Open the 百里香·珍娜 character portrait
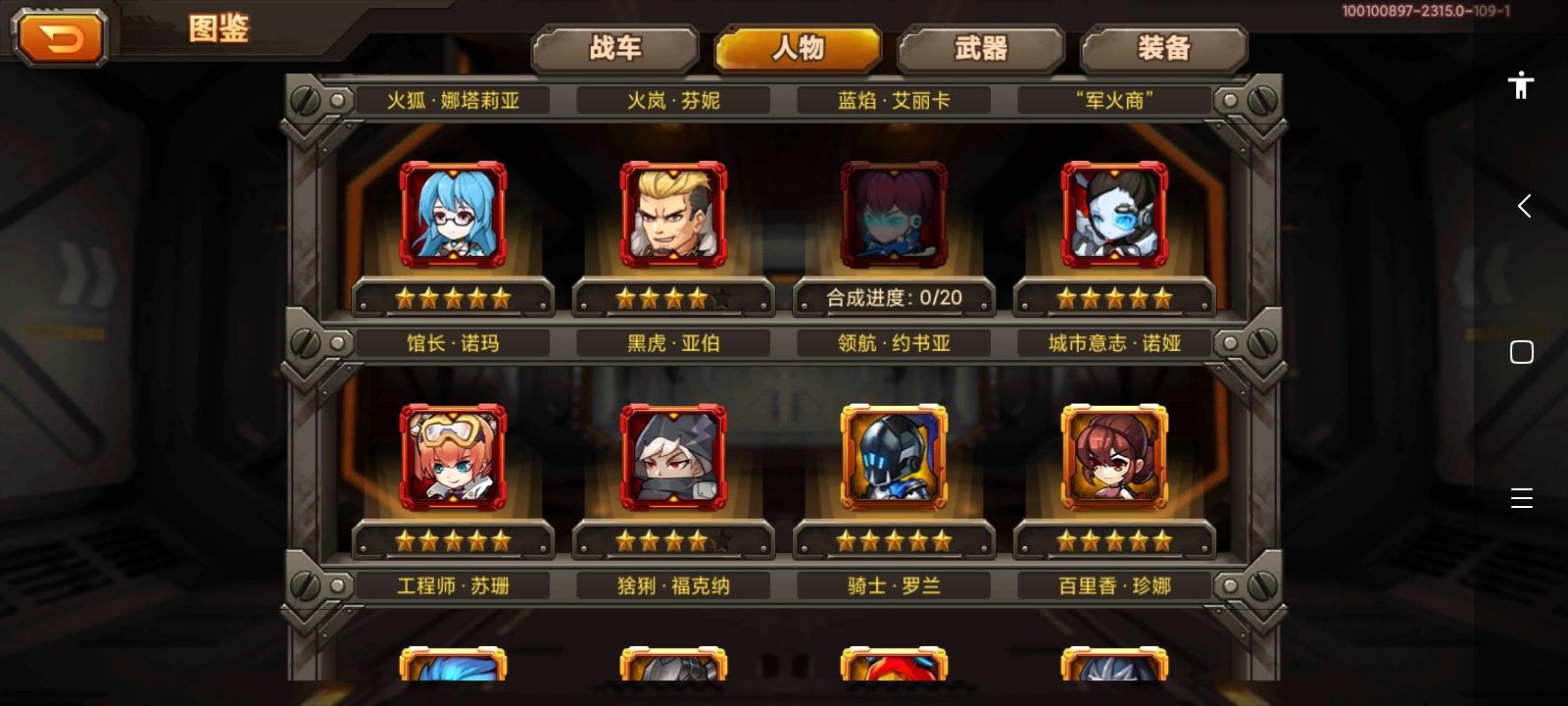 pyautogui.click(x=1114, y=456)
